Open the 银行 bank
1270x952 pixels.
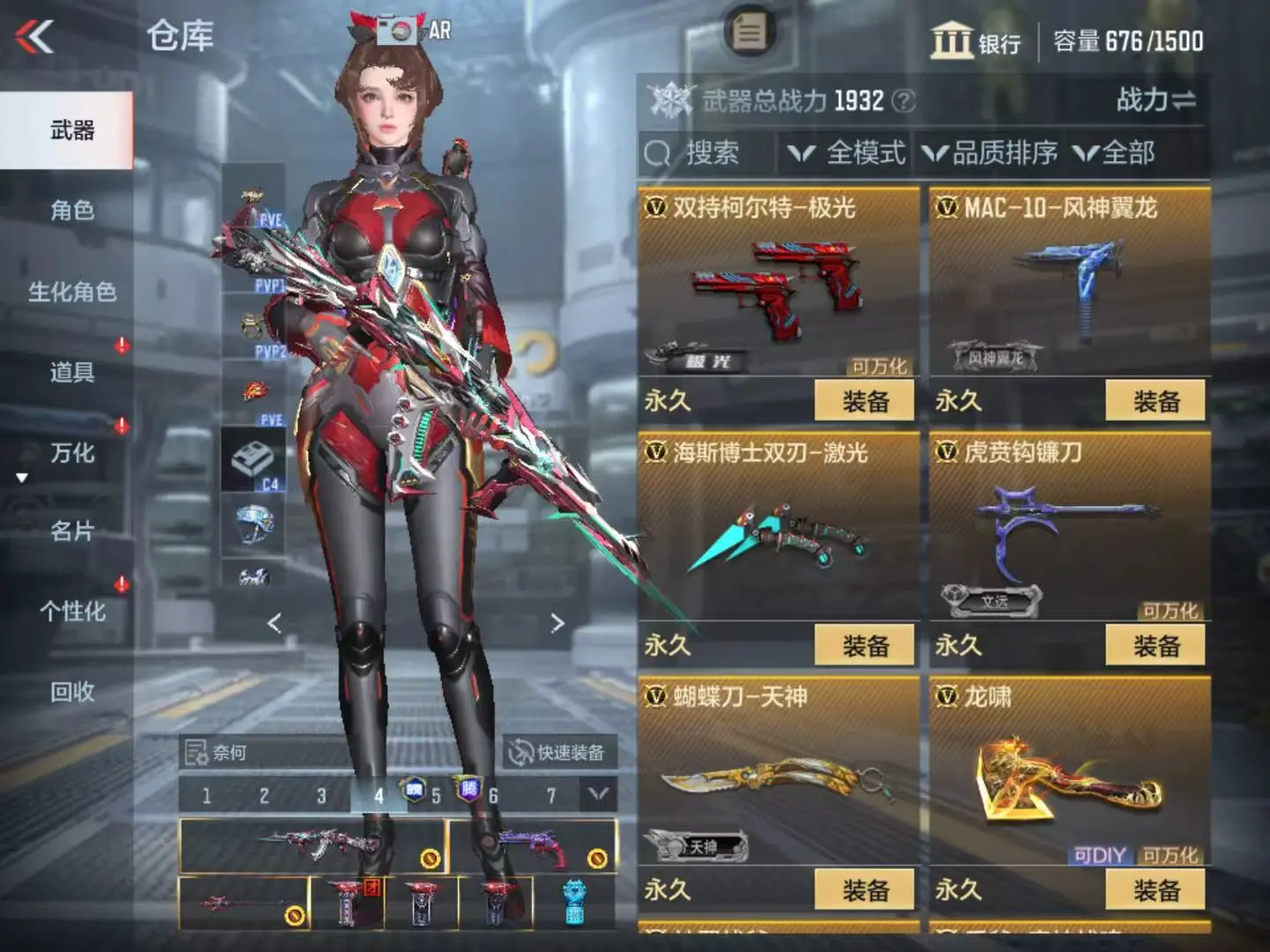[x=975, y=41]
